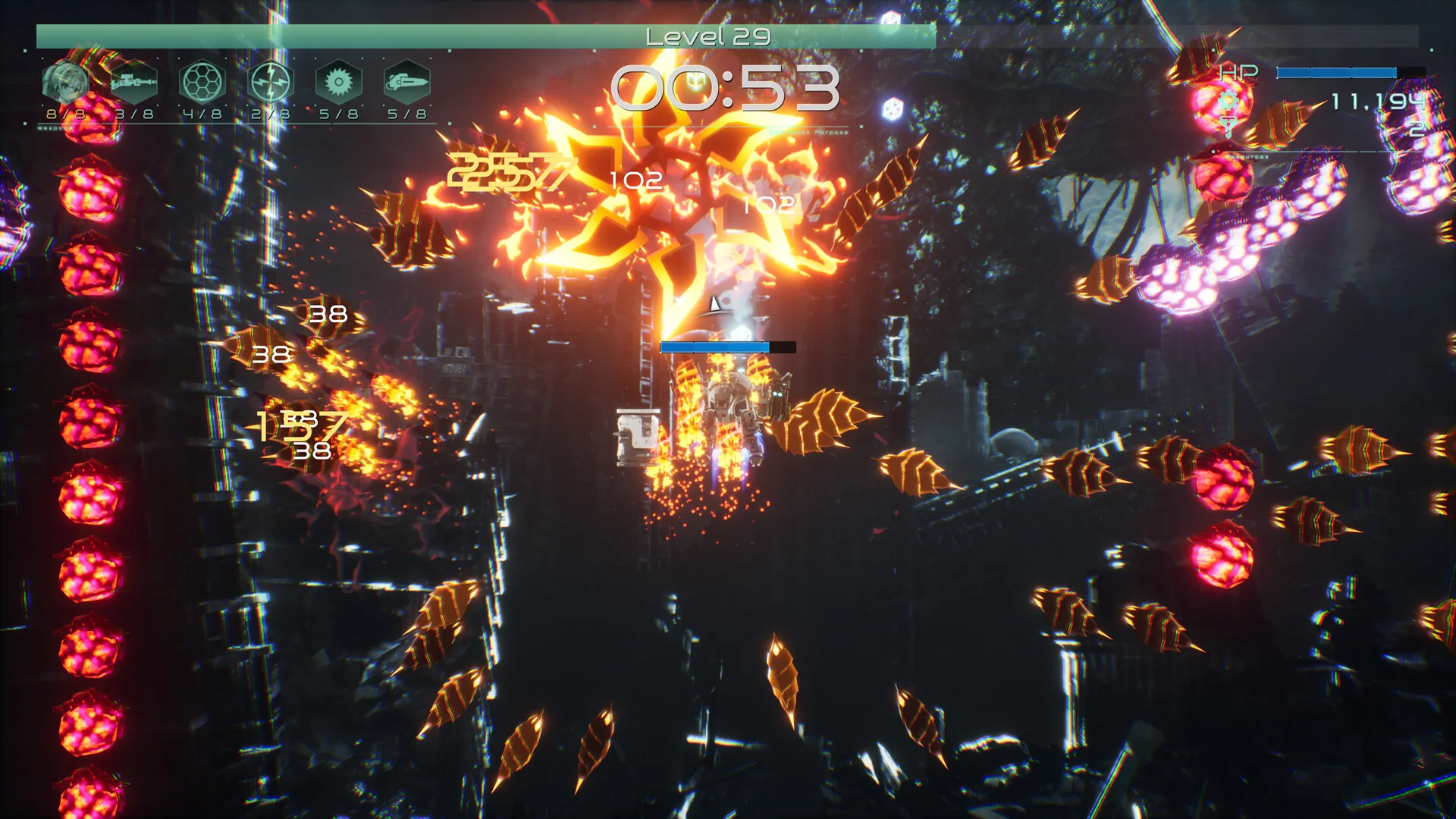Select the character portrait weapon icon
The image size is (1456, 819).
pyautogui.click(x=64, y=81)
